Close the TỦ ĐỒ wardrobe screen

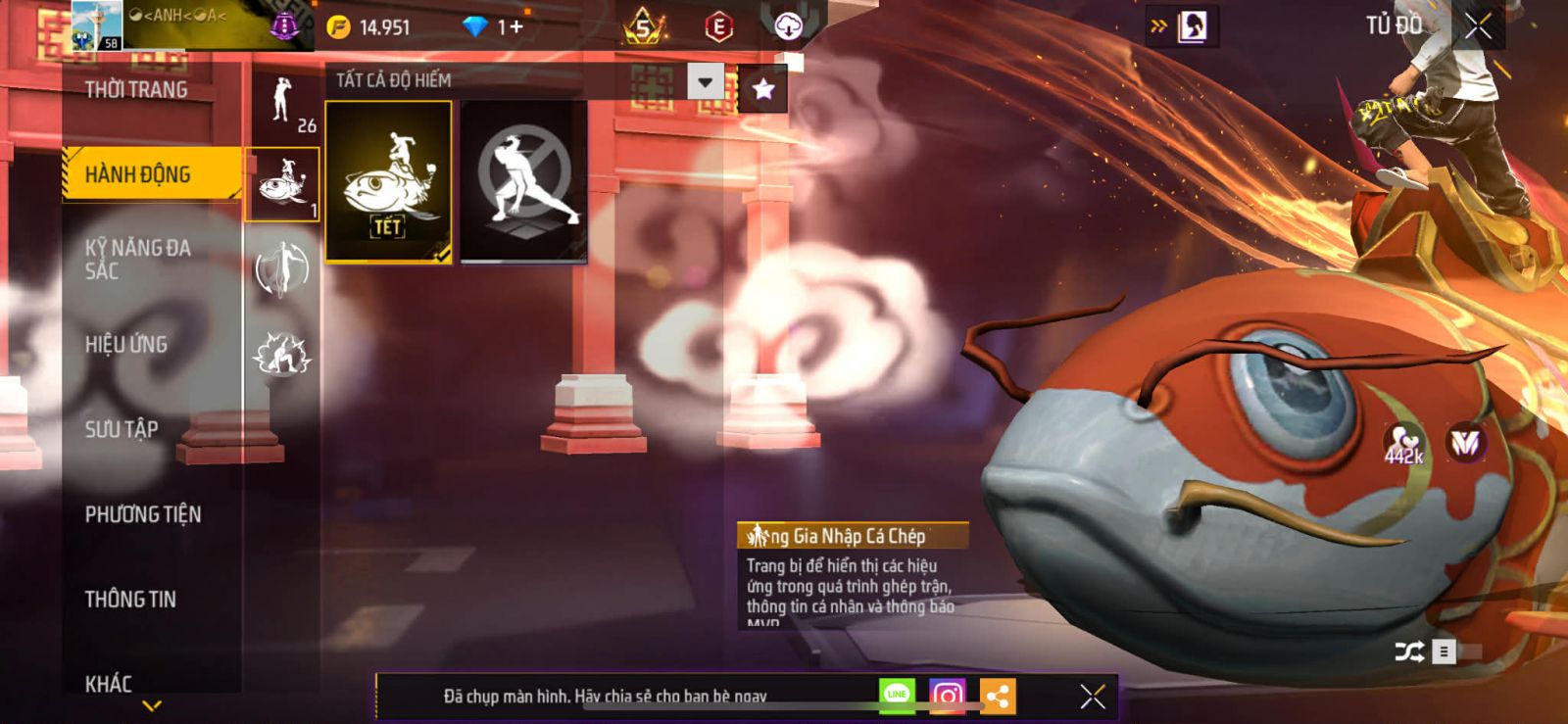pos(1478,26)
